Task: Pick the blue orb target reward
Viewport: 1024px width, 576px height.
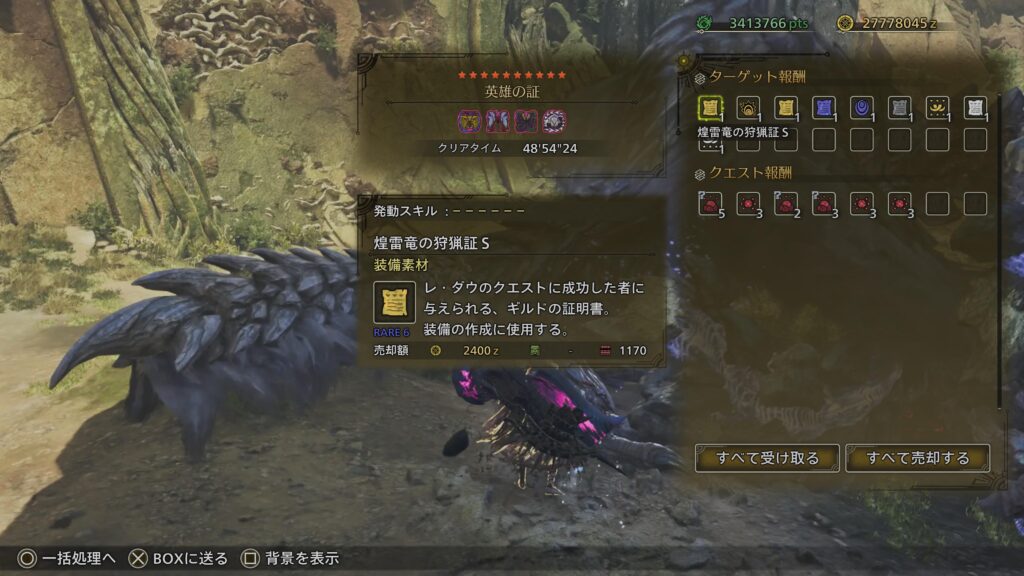Action: [x=861, y=108]
